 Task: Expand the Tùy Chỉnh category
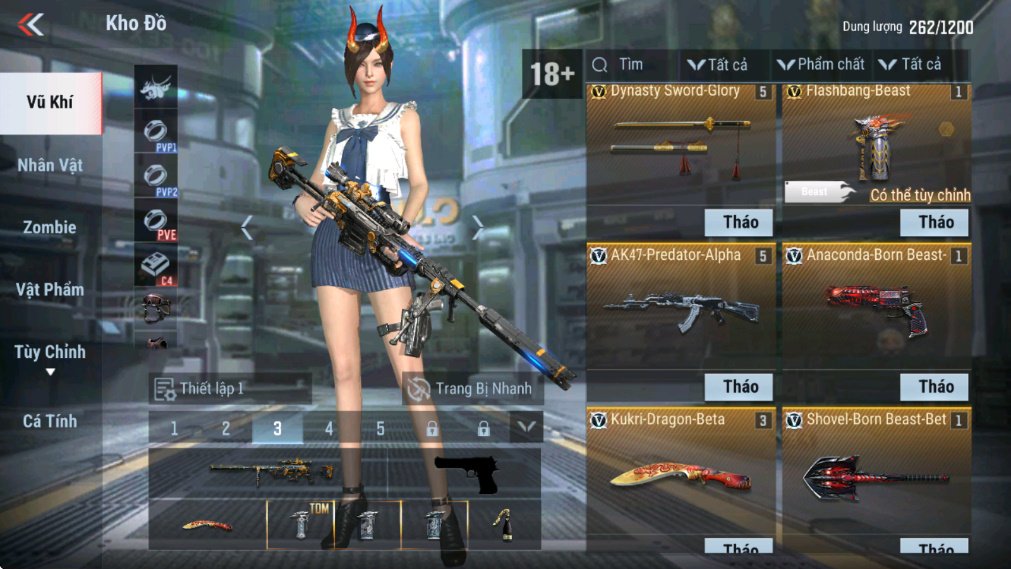click(x=50, y=354)
